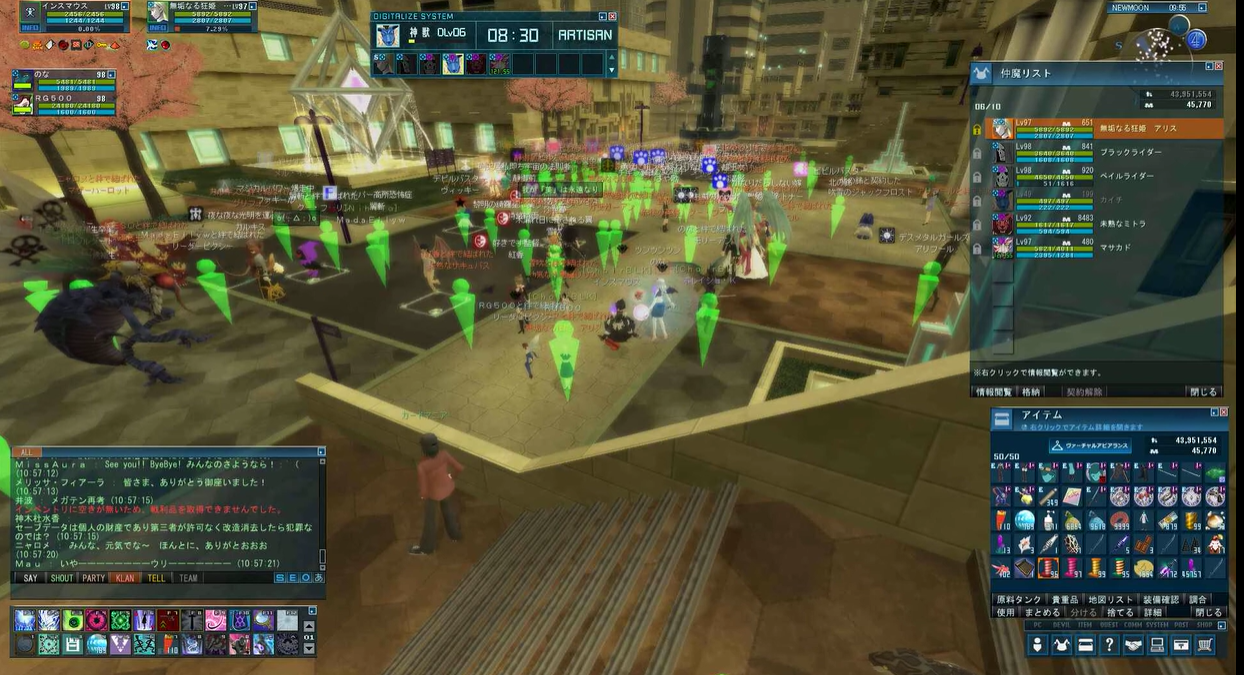Switch chat channel to PARTY

click(x=93, y=578)
